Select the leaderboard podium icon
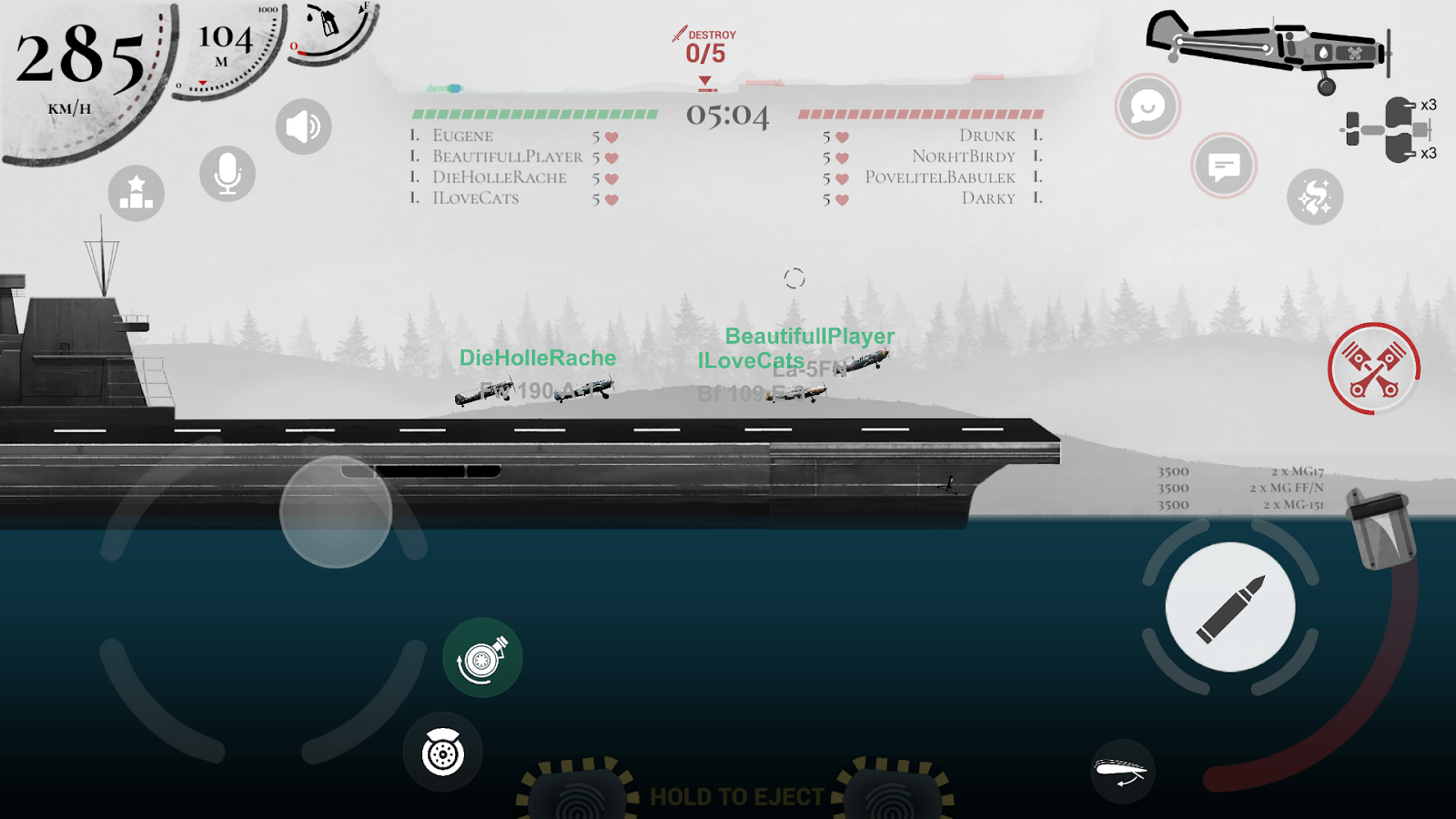The image size is (1456, 819). tap(135, 193)
